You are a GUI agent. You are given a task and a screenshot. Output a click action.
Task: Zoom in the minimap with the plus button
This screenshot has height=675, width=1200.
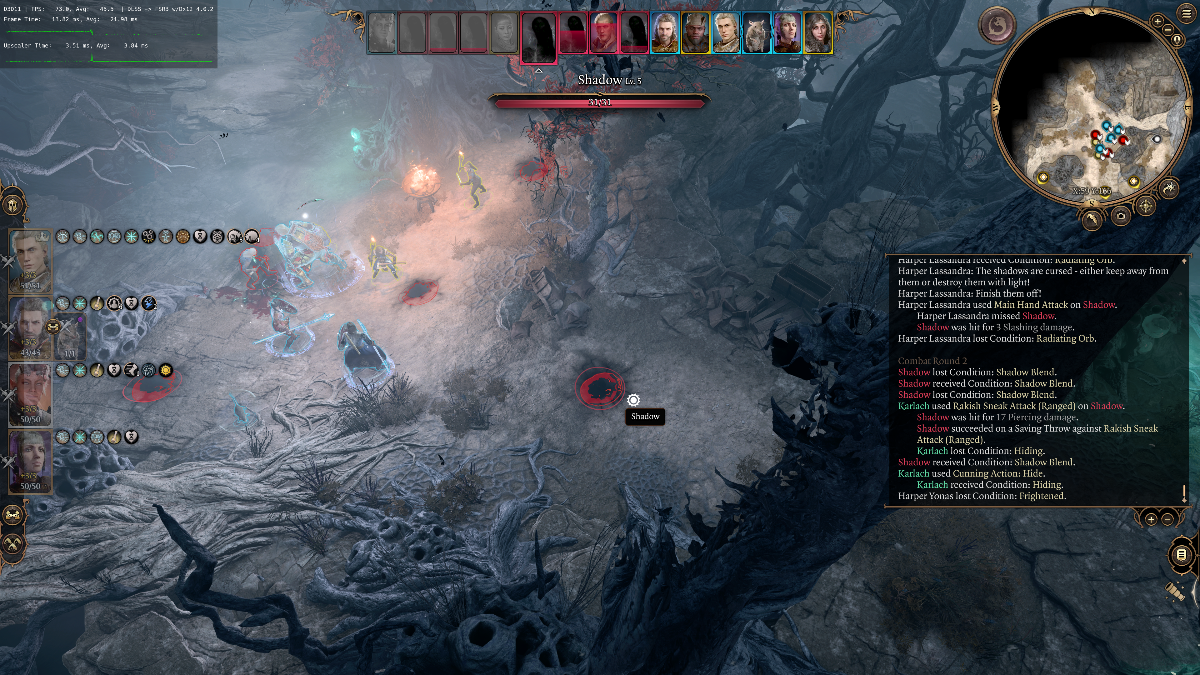pos(1158,21)
